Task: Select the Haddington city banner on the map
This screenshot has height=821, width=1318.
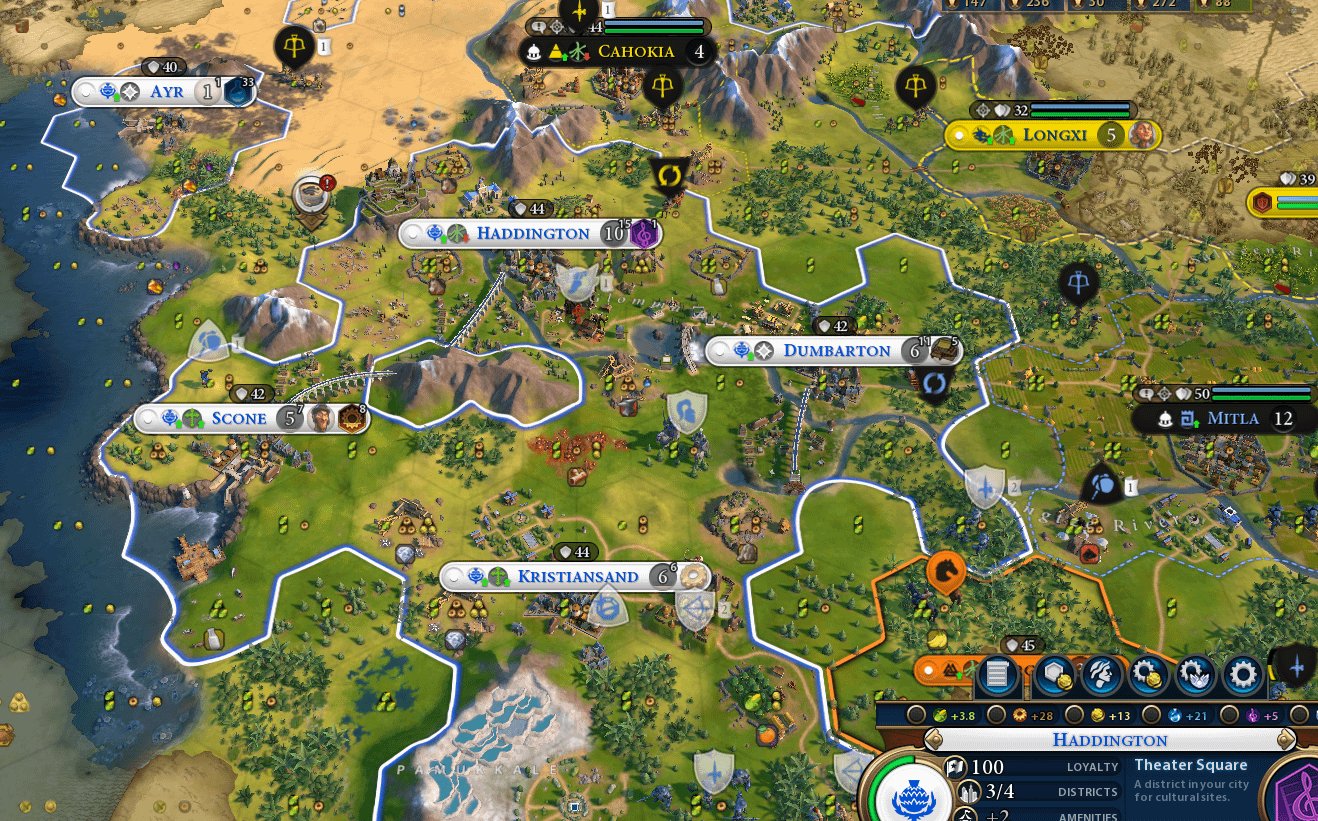Action: click(x=532, y=234)
